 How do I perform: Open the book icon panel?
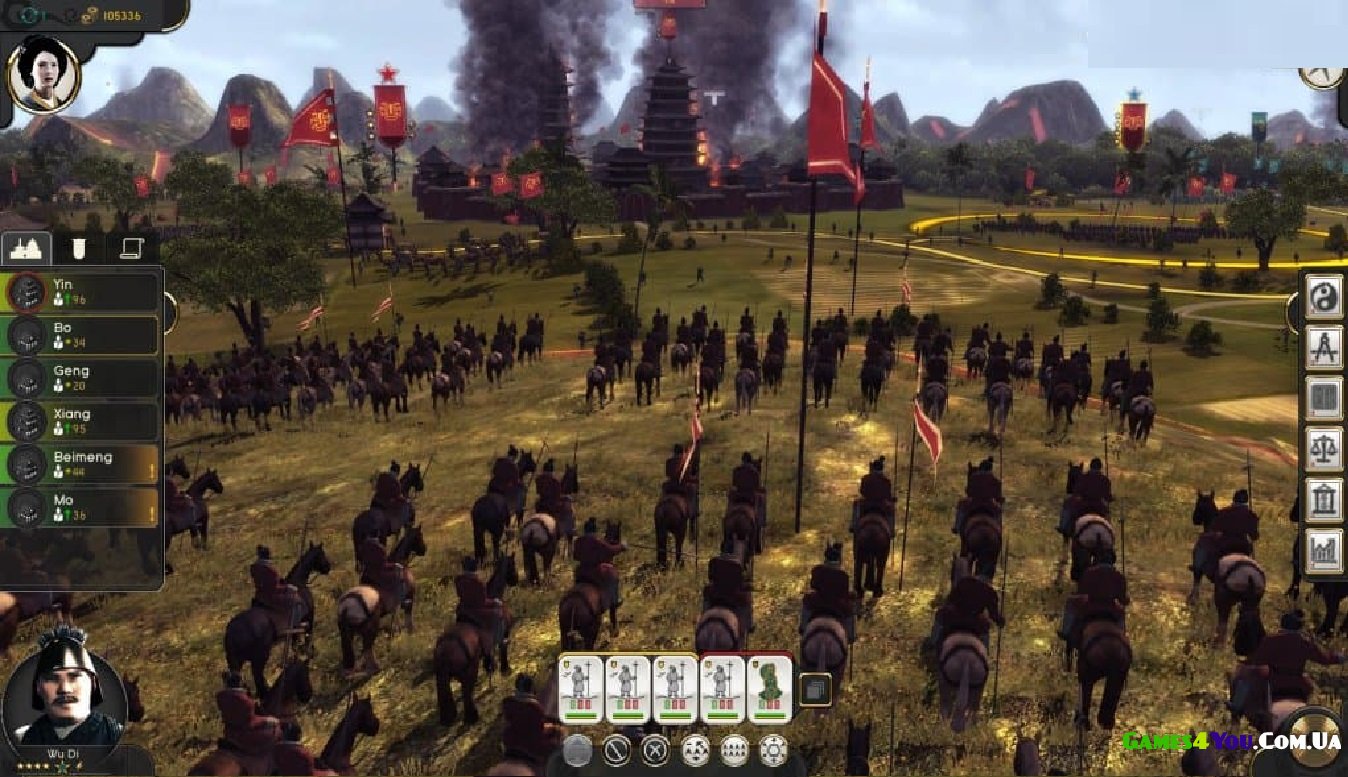pos(1324,398)
